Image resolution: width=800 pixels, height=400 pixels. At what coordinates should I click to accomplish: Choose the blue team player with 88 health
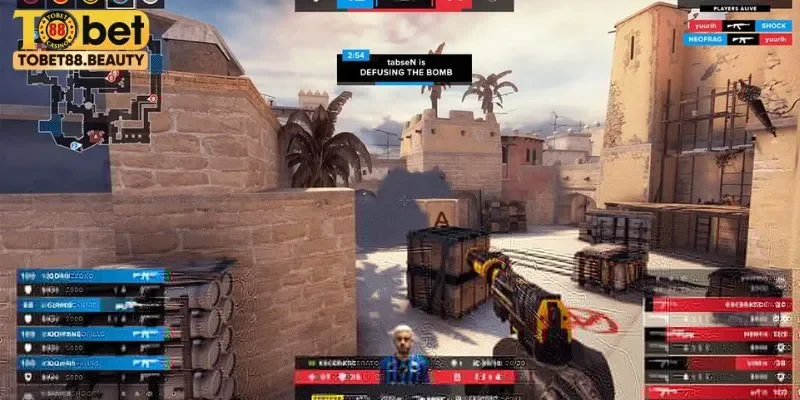point(90,304)
